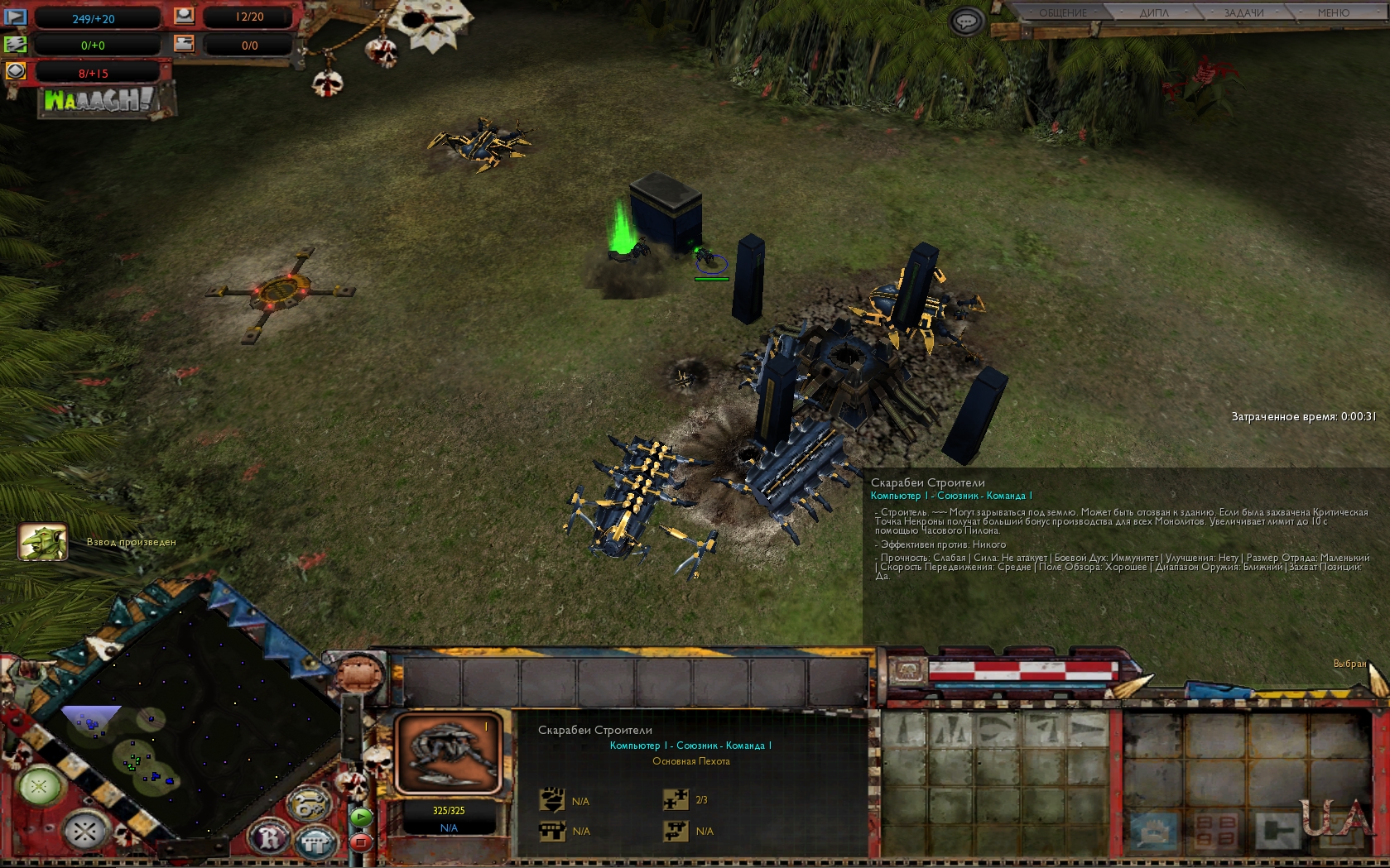
Task: Click the gears button beside minimap
Action: tap(309, 804)
